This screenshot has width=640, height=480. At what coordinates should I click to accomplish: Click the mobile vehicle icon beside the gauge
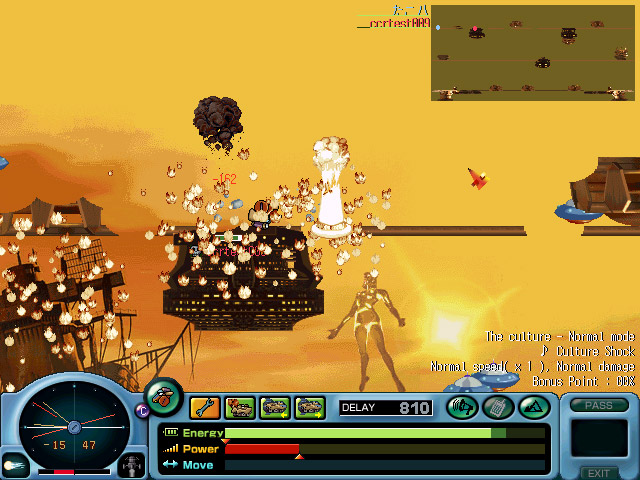click(x=132, y=465)
